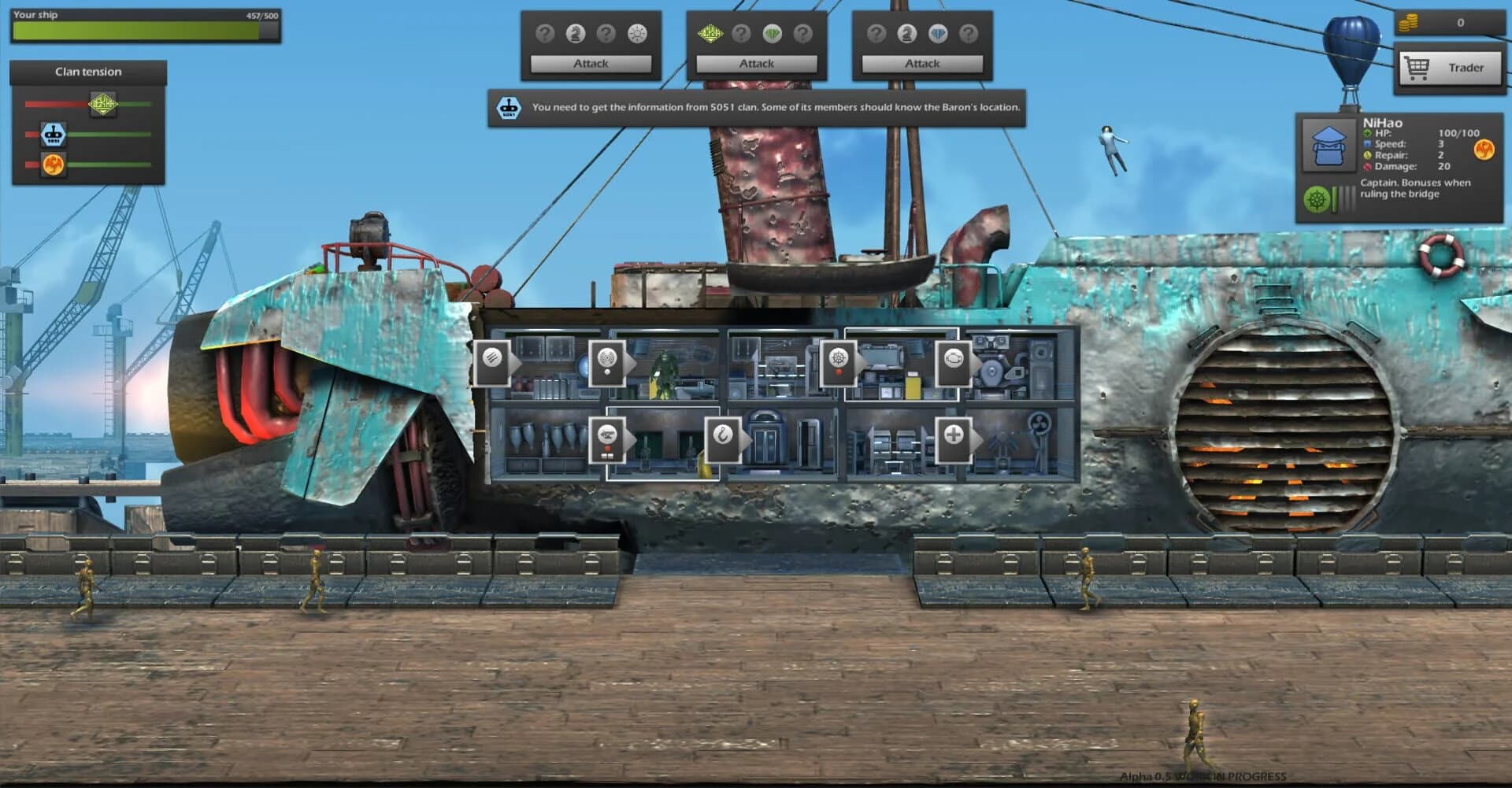The image size is (1512, 788).
Task: Toggle the blue gem icon in right attack panel
Action: coord(938,32)
